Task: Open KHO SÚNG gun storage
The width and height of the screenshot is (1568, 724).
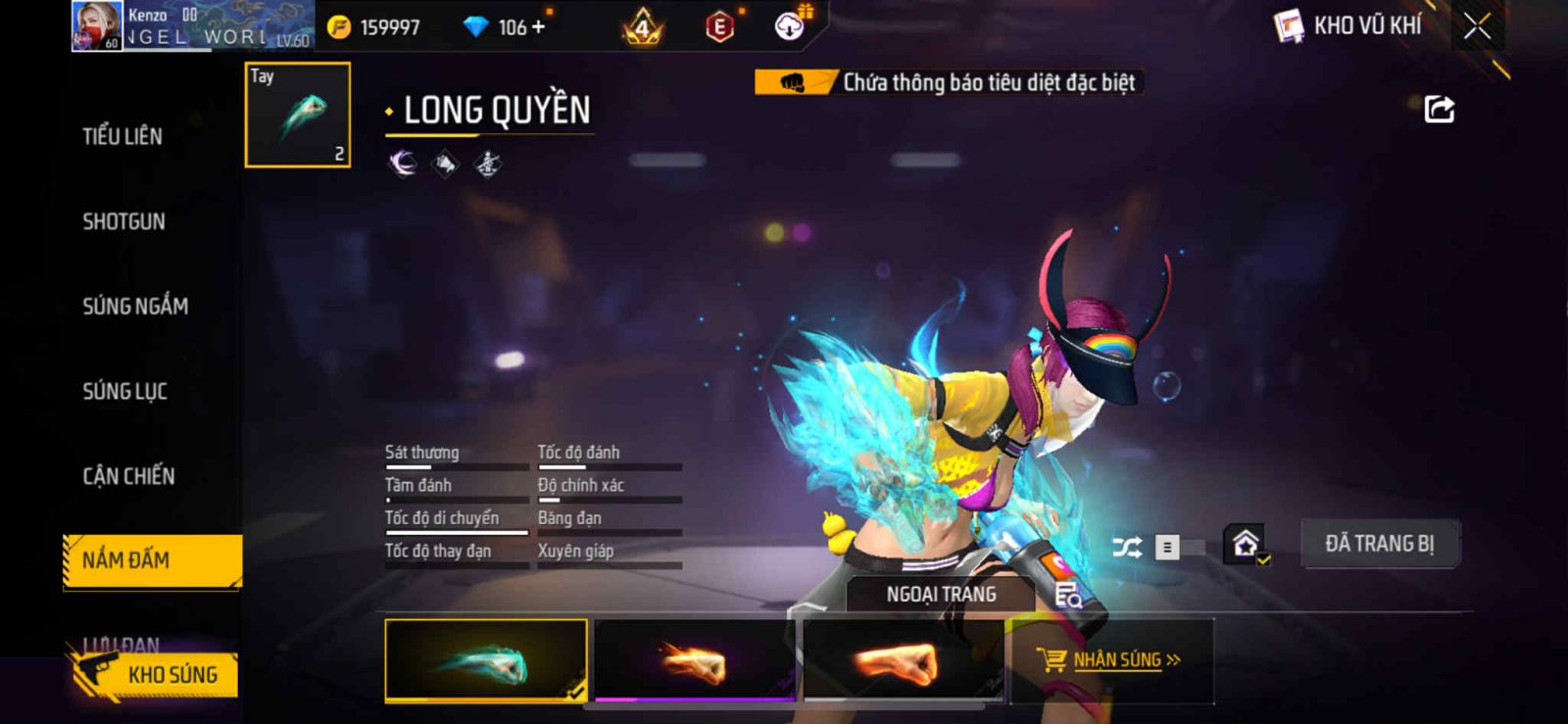Action: (157, 675)
